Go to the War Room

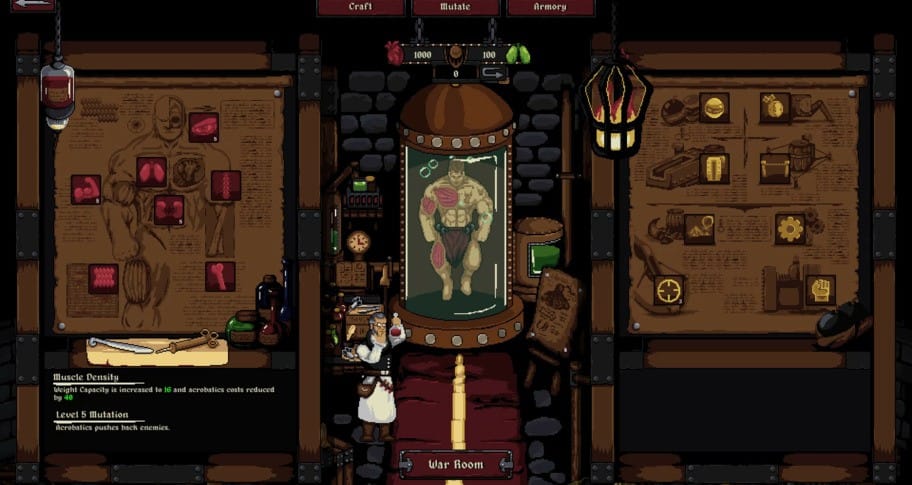[456, 465]
